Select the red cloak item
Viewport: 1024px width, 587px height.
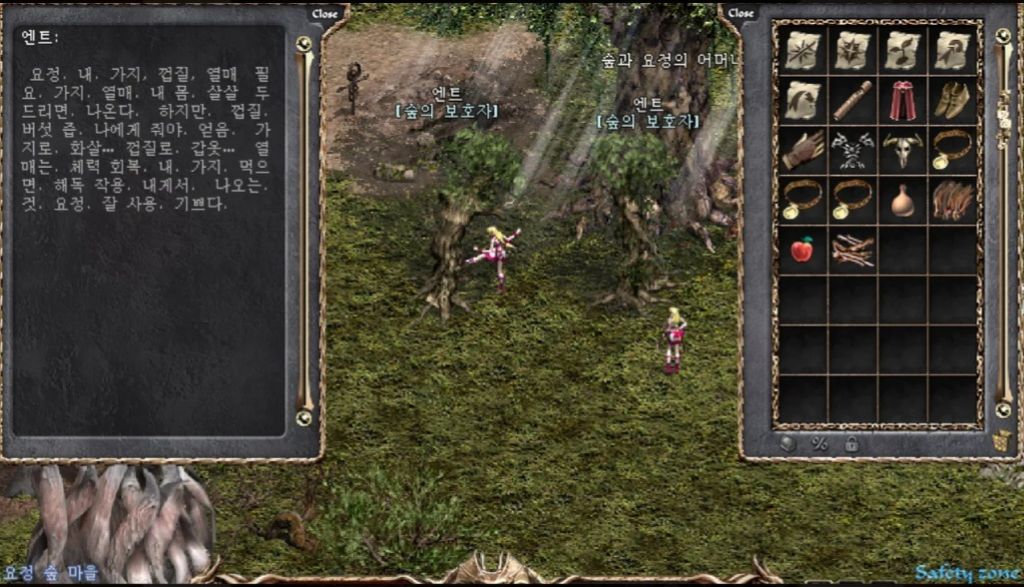click(x=903, y=100)
